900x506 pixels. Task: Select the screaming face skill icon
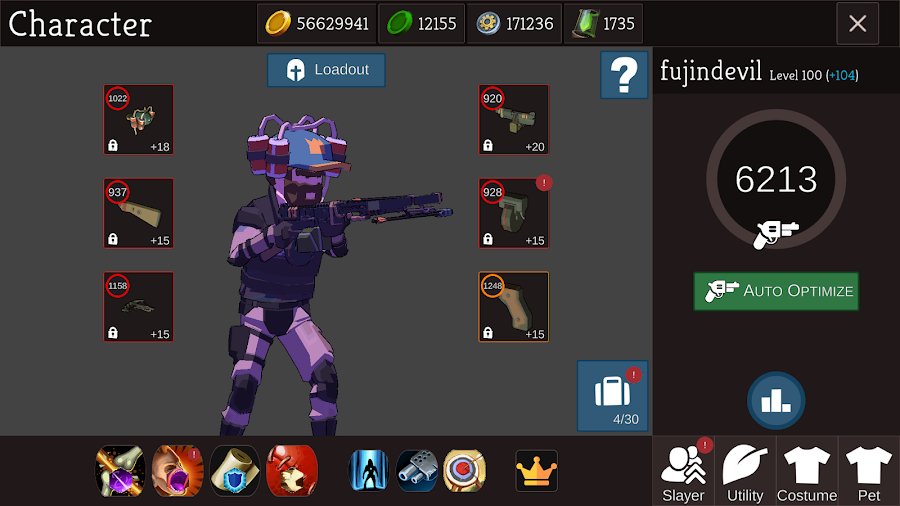178,470
